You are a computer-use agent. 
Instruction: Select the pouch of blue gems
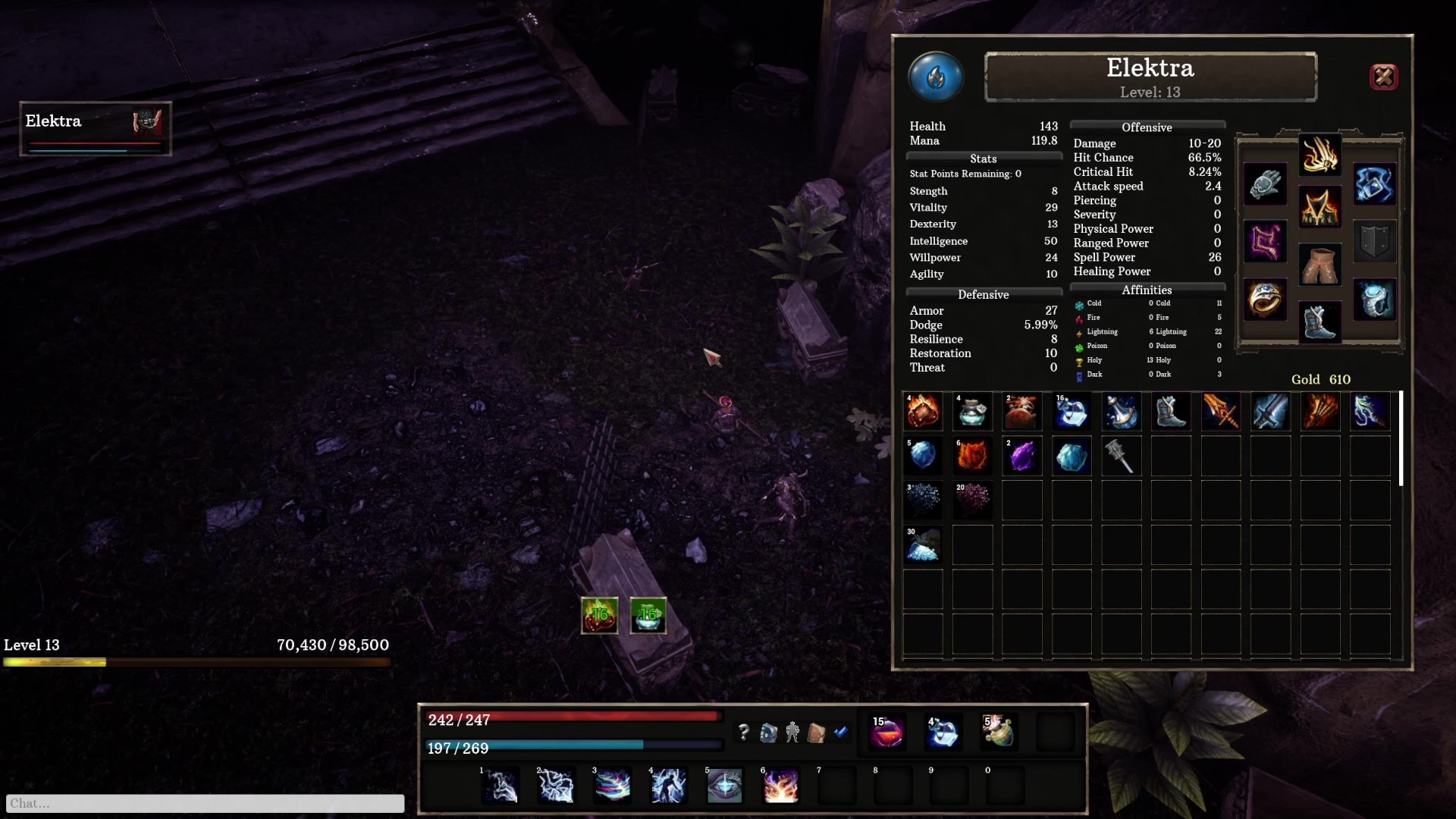click(x=923, y=545)
